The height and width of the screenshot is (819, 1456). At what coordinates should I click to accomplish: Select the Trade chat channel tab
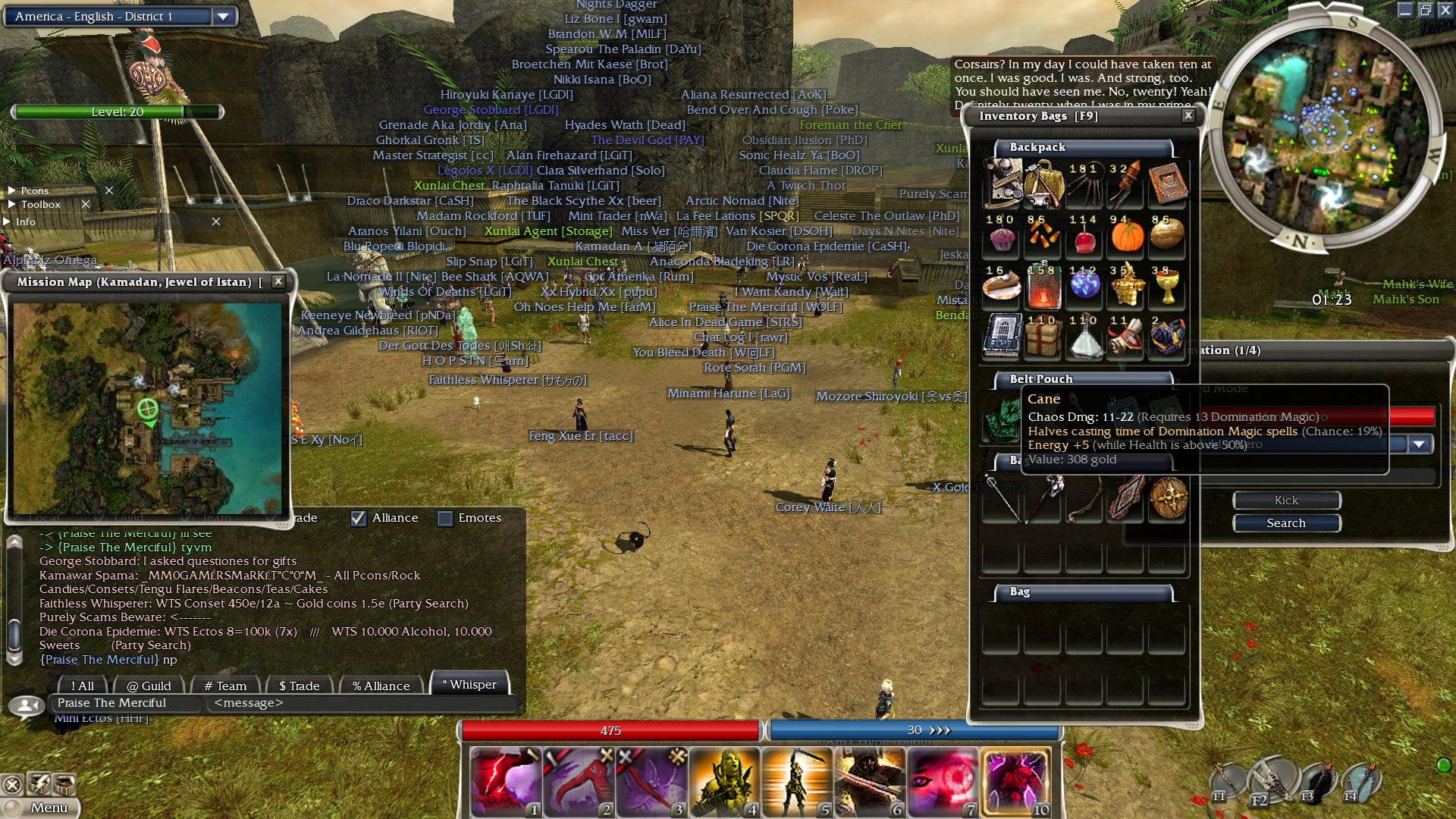click(x=300, y=686)
